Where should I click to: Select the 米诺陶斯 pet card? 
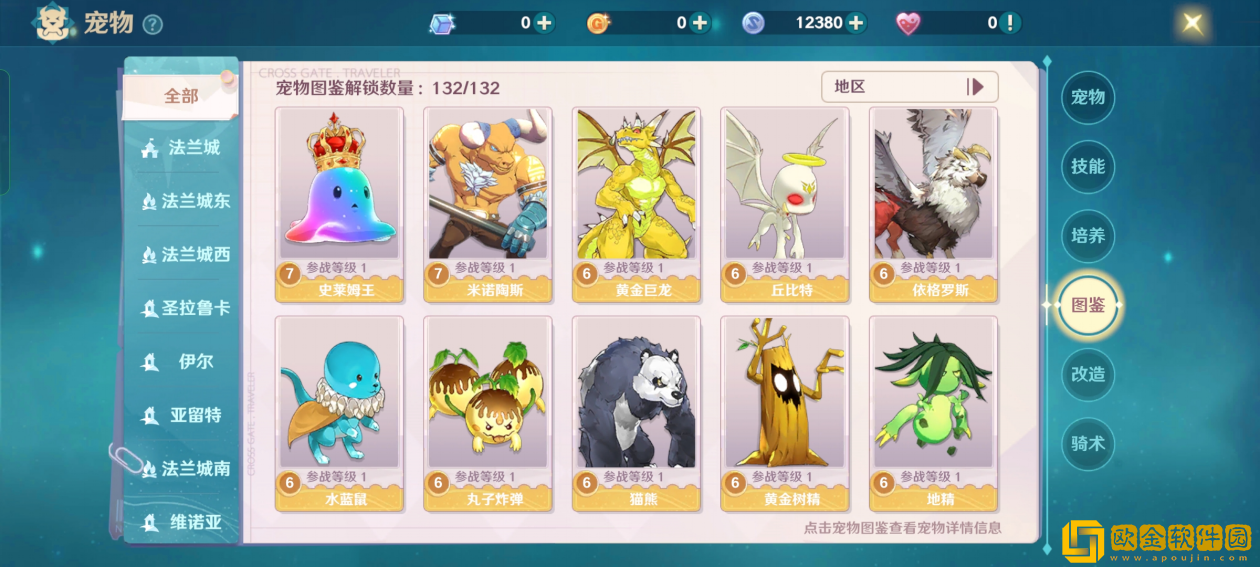pos(487,204)
